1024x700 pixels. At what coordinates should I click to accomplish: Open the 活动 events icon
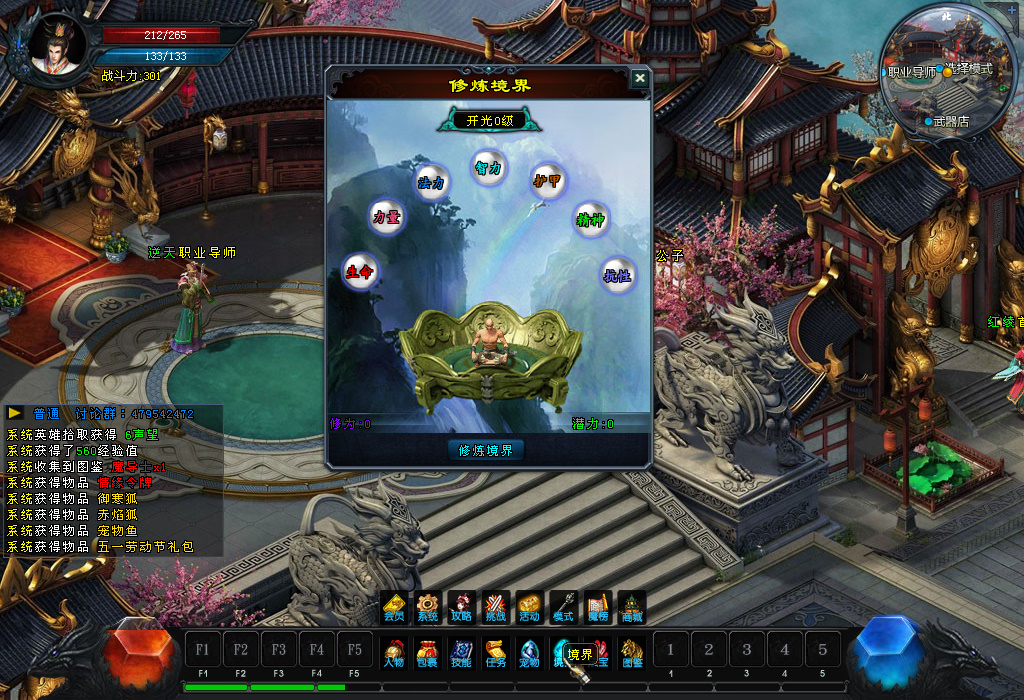tap(529, 608)
